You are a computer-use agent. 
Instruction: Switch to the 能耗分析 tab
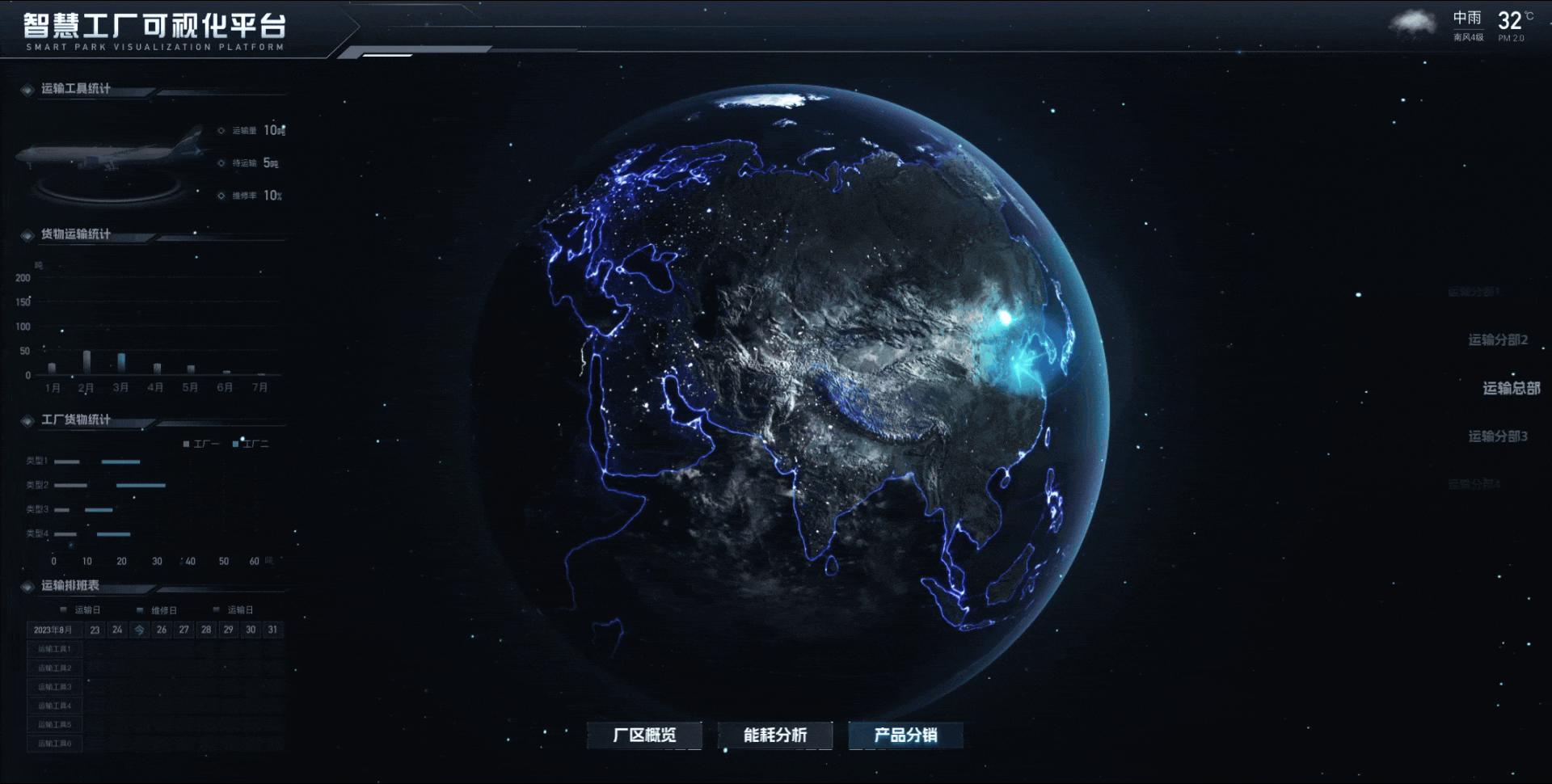(x=777, y=736)
